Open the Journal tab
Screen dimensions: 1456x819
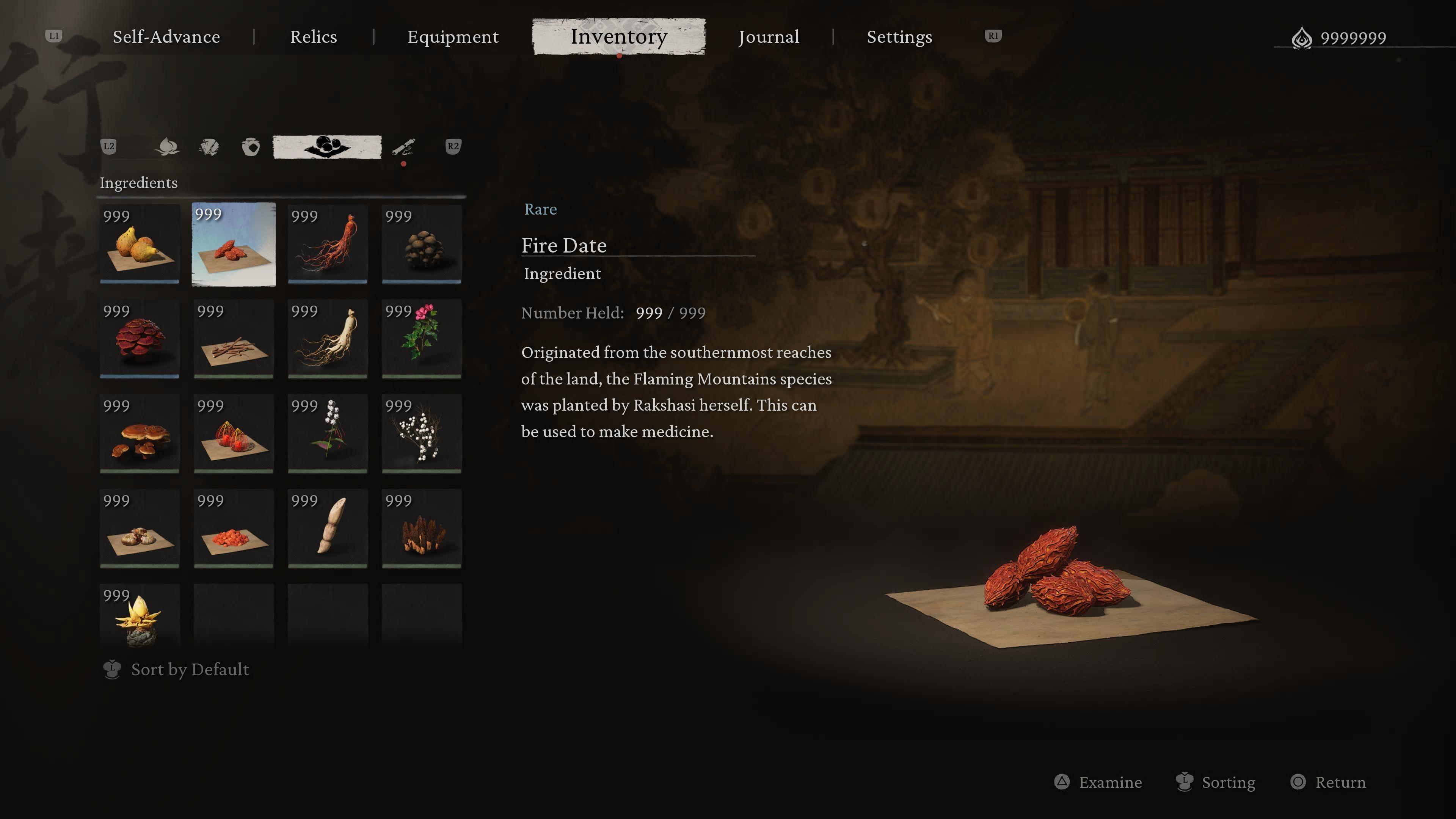768,37
